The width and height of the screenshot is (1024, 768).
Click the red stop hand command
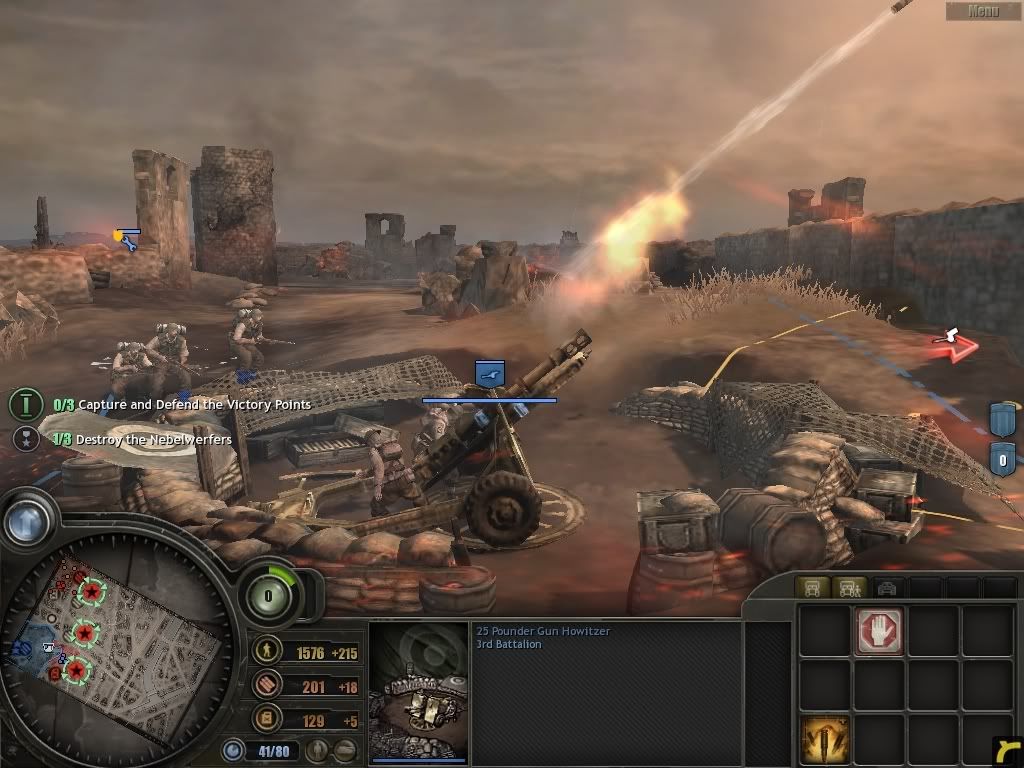click(x=880, y=631)
